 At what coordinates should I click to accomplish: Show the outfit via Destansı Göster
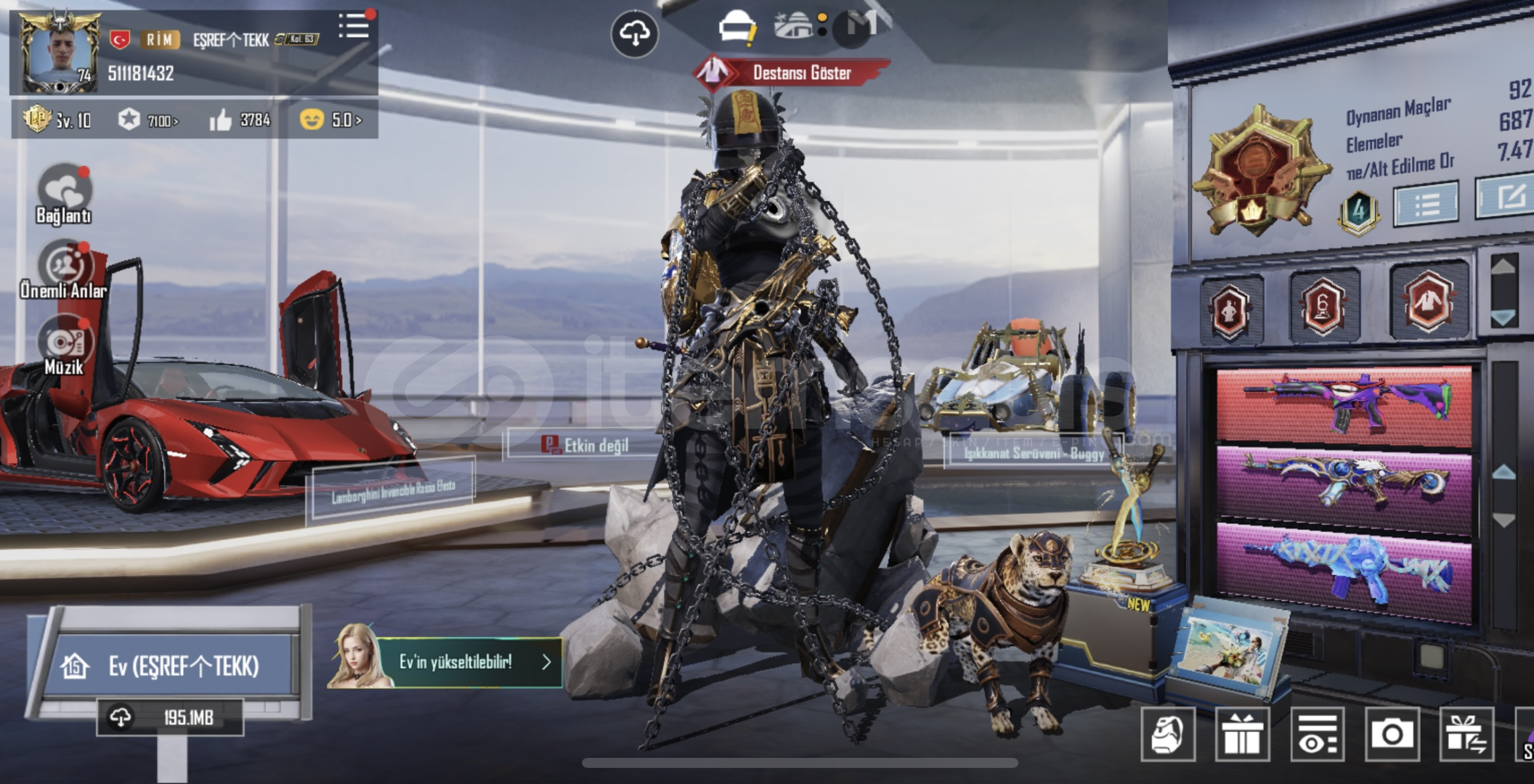[x=792, y=73]
